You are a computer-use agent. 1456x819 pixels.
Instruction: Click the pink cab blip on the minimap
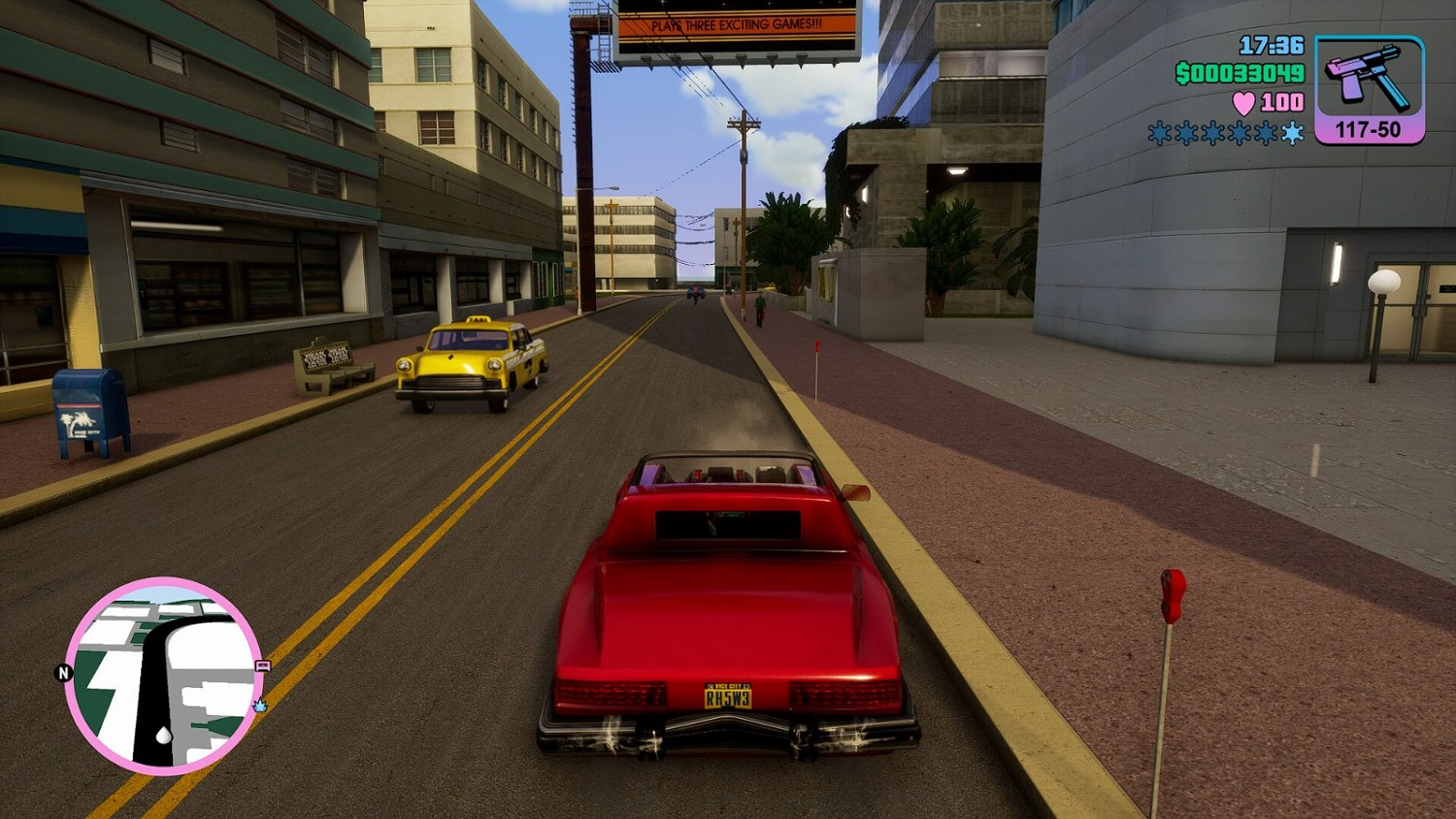tap(263, 667)
